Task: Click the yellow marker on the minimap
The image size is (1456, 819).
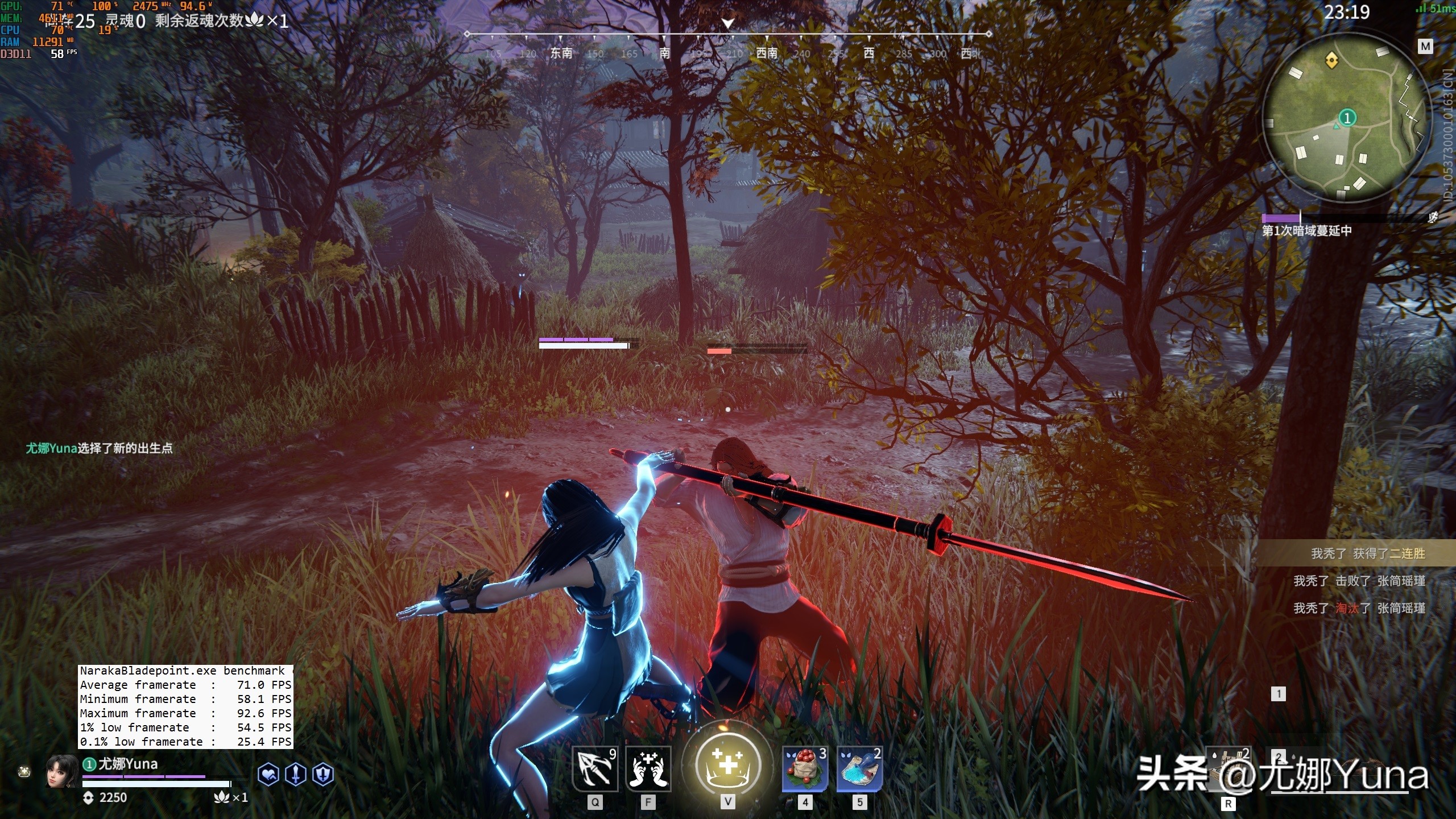Action: [1331, 60]
